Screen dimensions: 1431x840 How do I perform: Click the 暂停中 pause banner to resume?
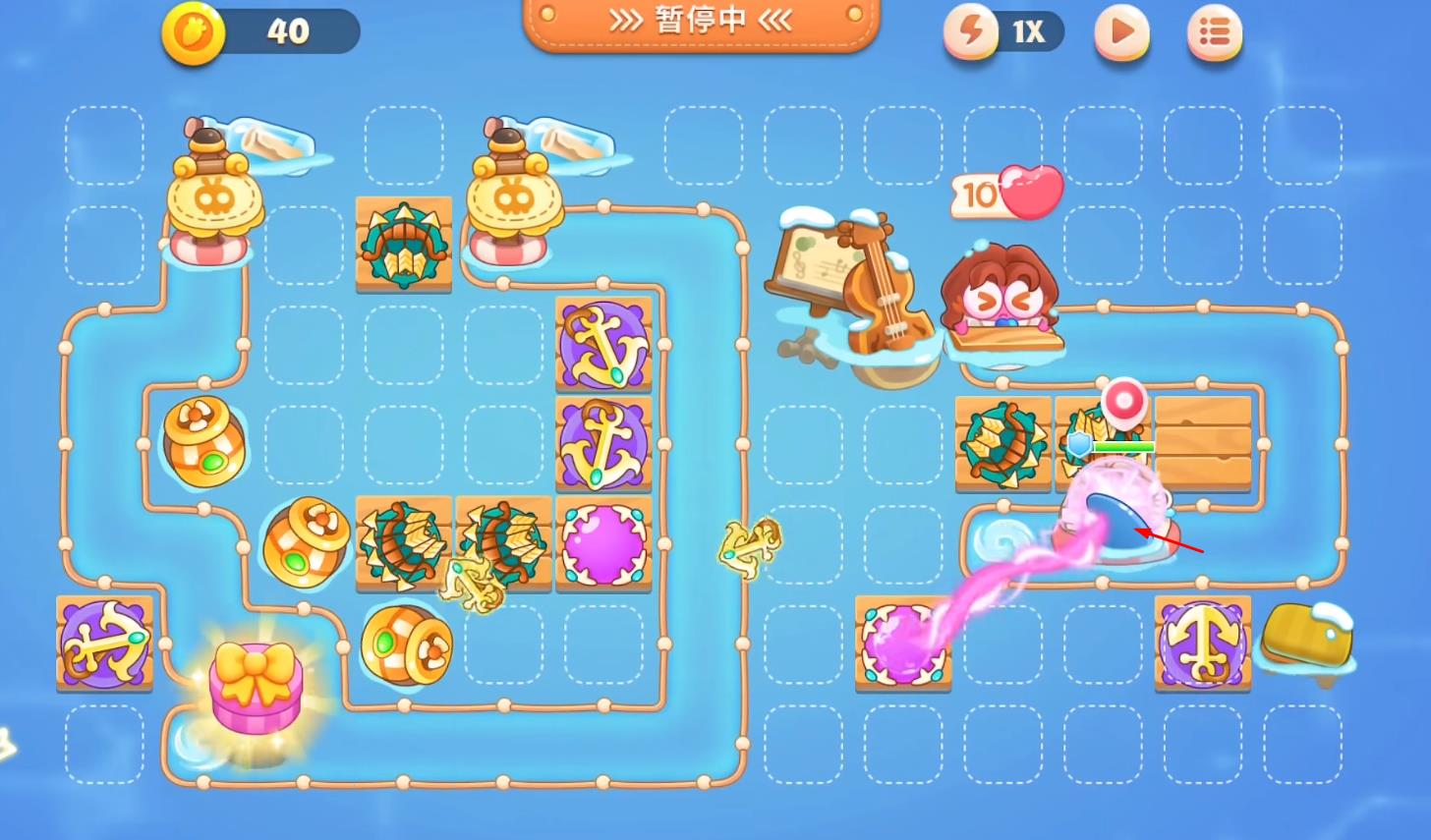point(700,22)
